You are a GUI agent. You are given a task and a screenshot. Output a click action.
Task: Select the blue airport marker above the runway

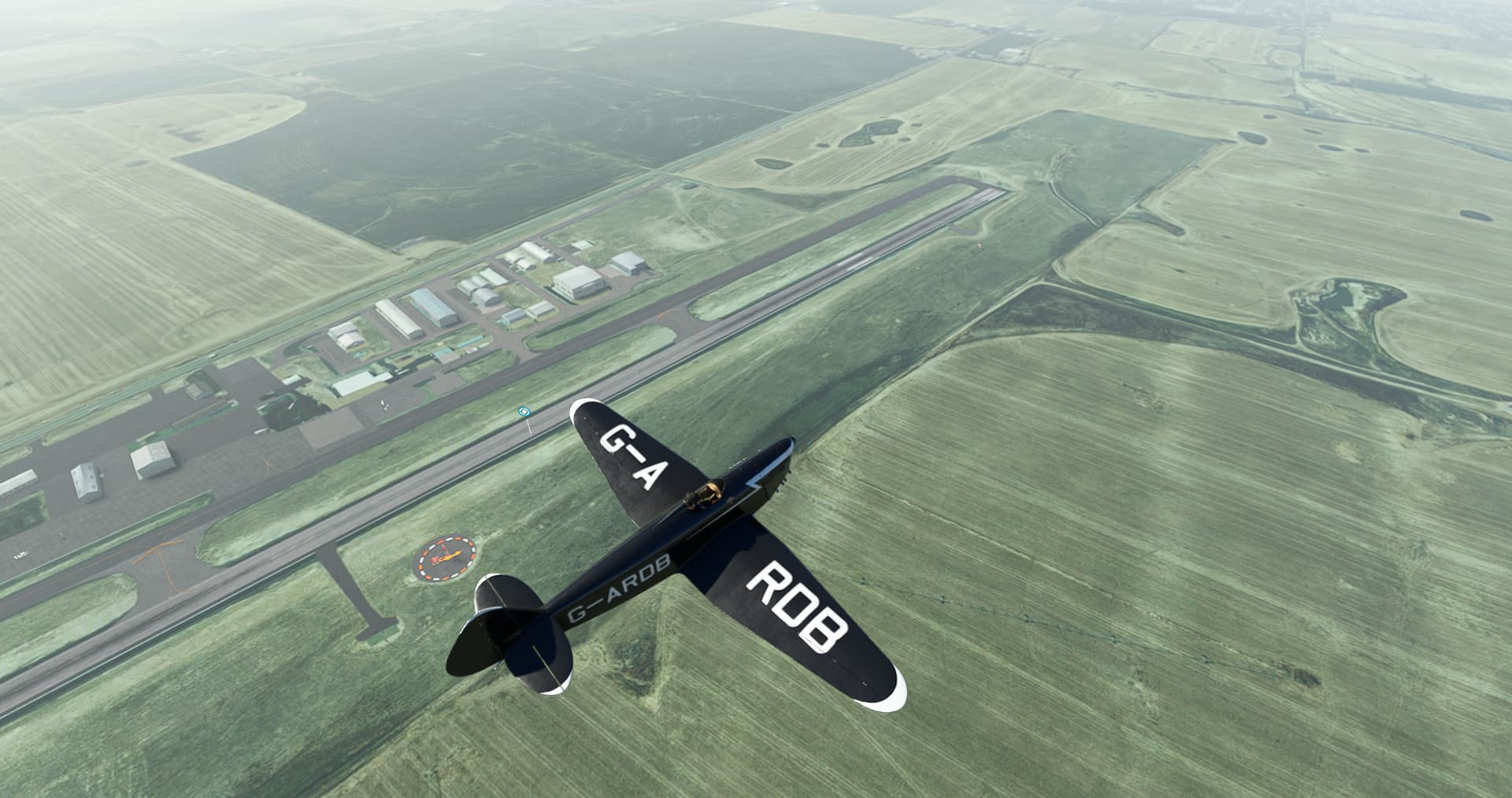(524, 411)
